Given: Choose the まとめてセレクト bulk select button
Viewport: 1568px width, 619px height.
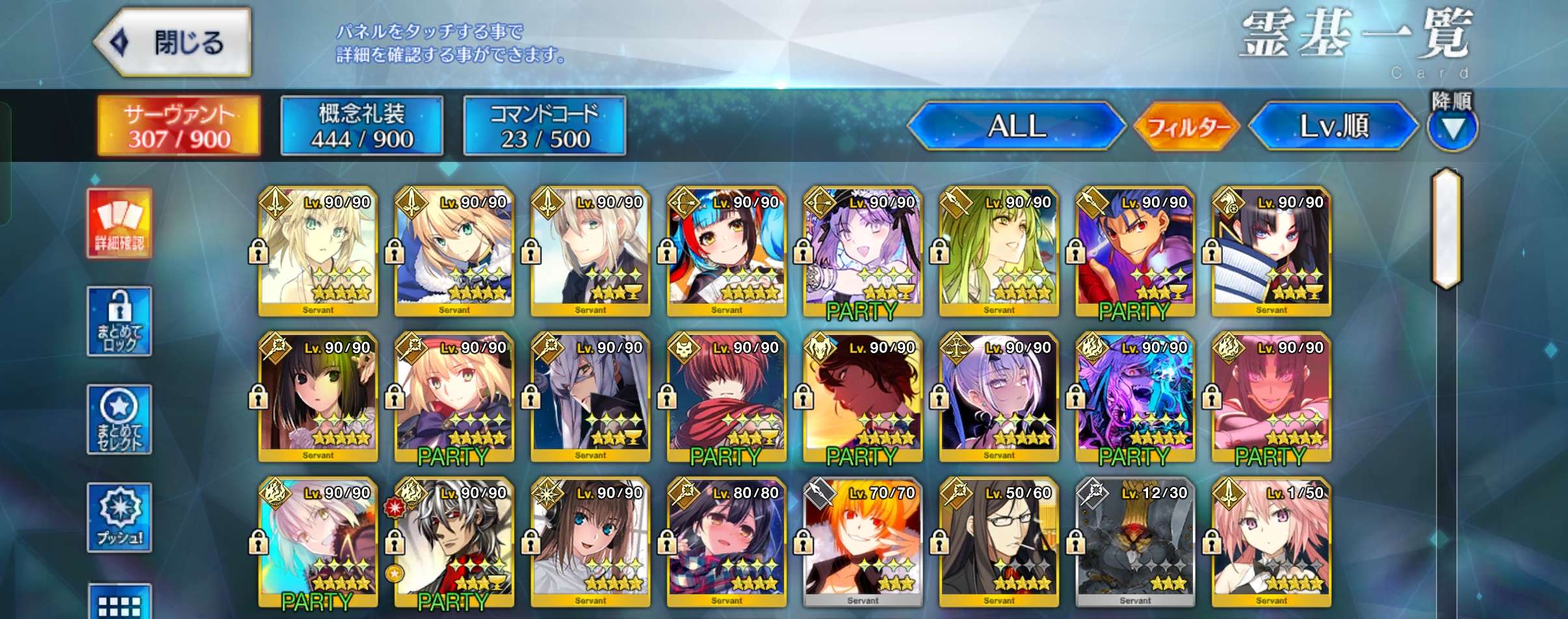Looking at the screenshot, I should coord(120,419).
